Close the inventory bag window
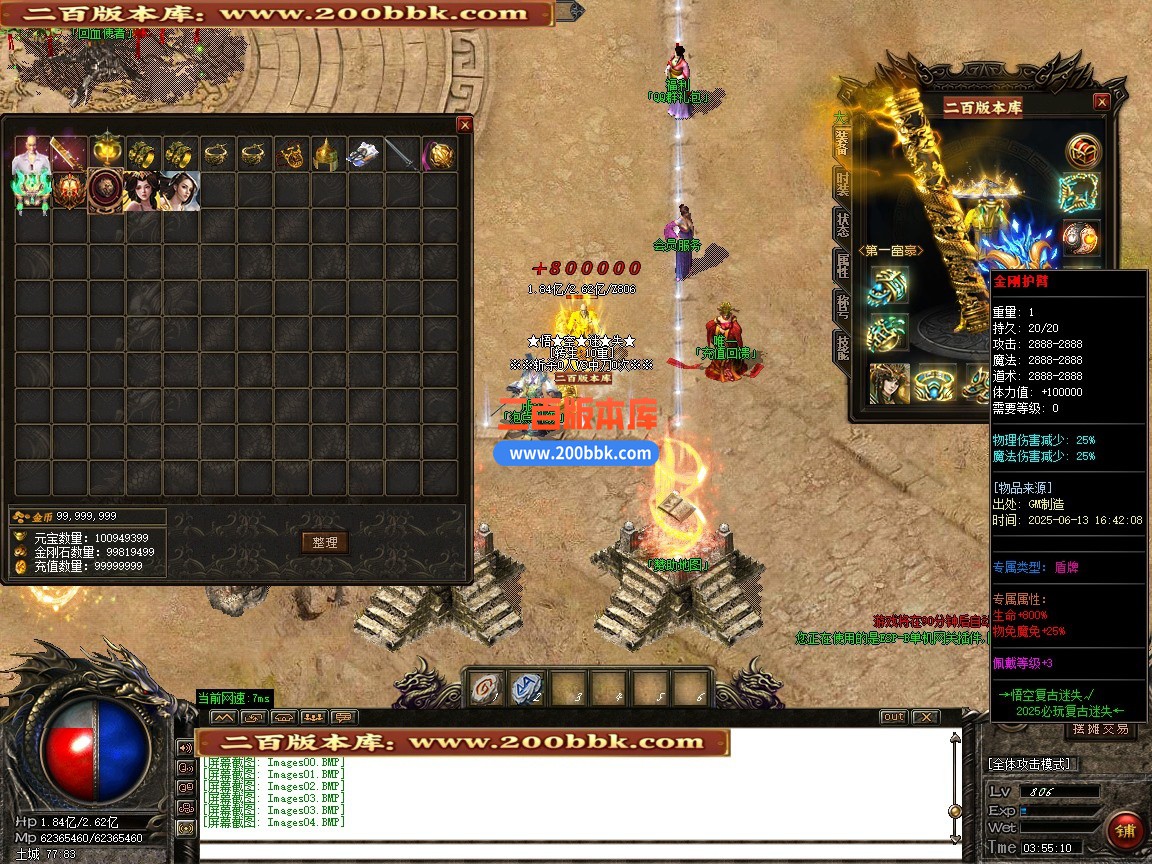The width and height of the screenshot is (1152, 864). 464,125
